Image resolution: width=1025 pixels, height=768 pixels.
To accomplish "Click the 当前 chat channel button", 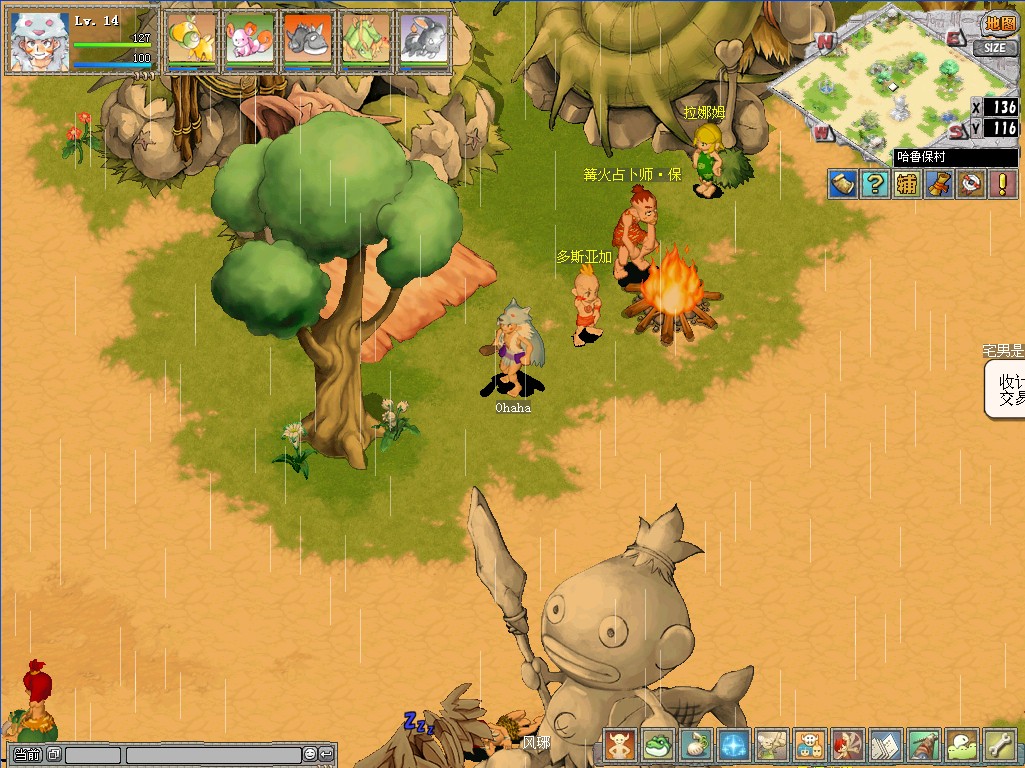I will coord(27,755).
